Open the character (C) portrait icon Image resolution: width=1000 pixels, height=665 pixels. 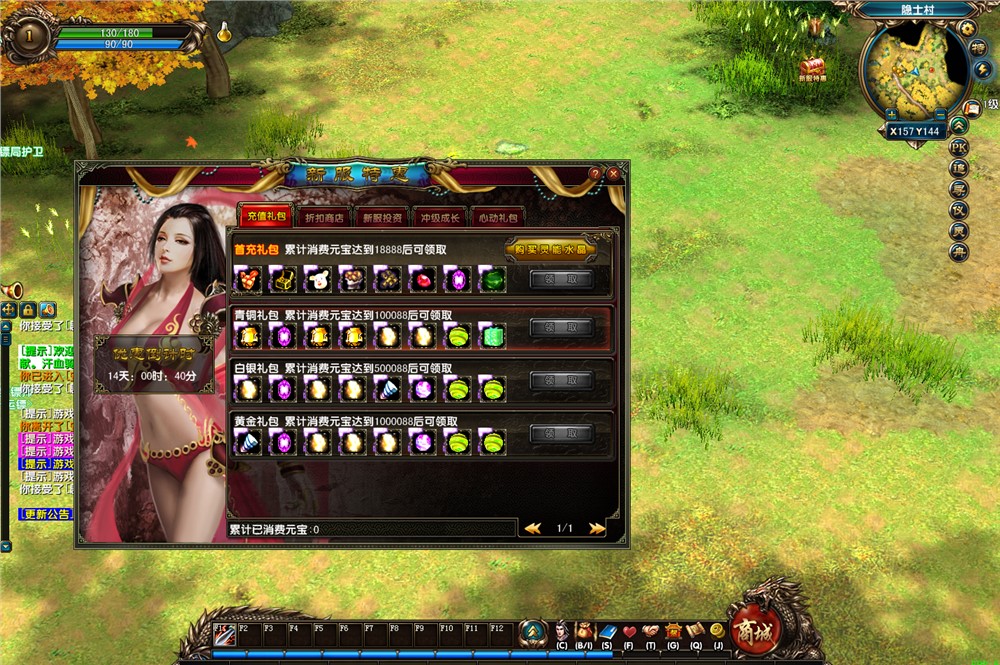(562, 631)
